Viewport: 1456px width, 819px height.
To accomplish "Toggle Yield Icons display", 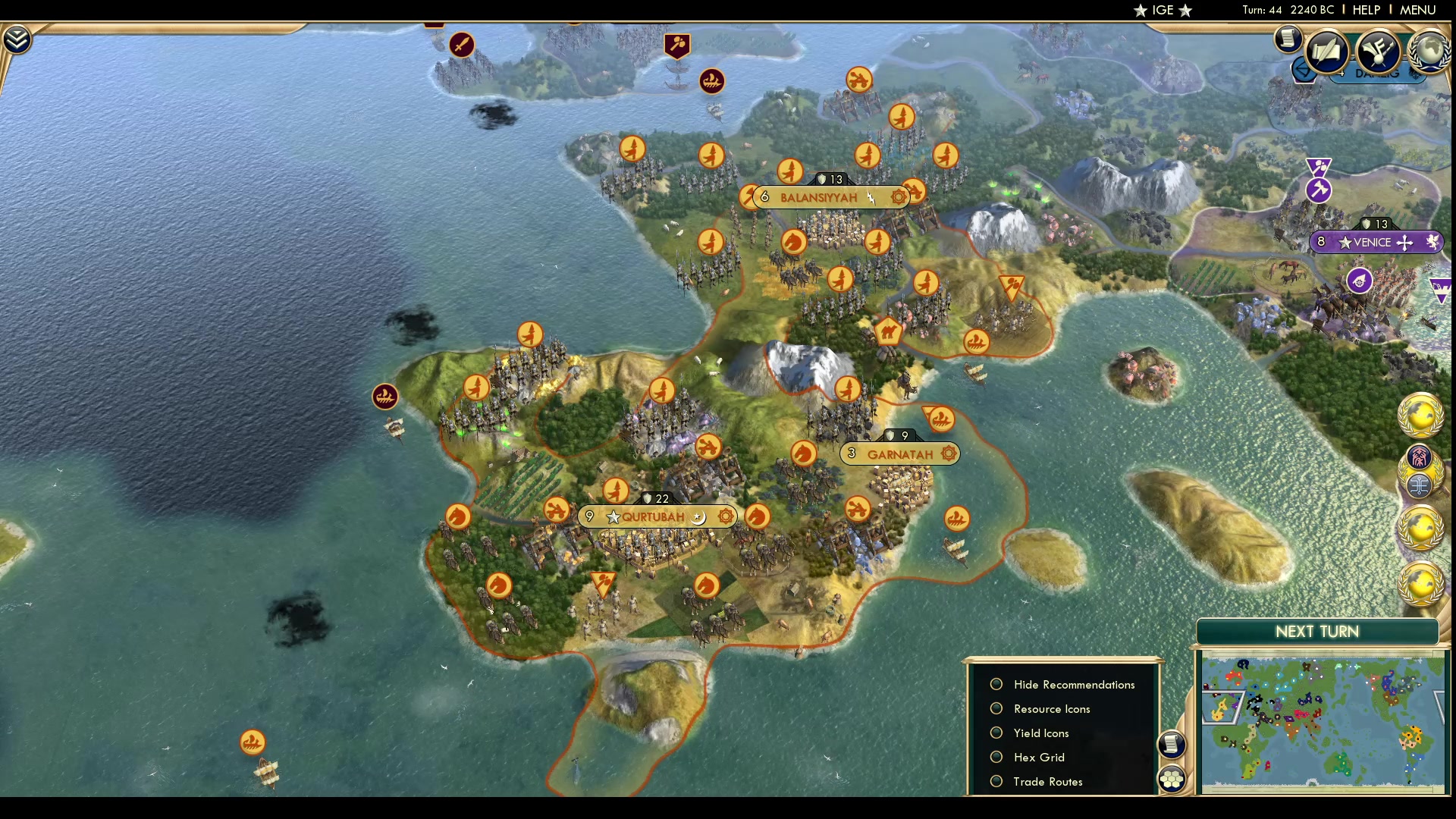I will coord(996,733).
